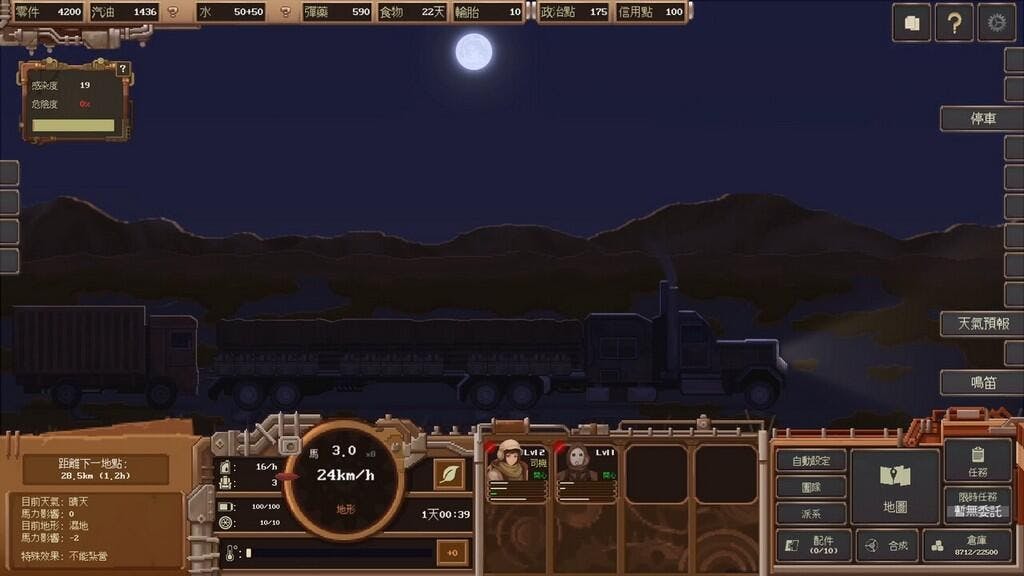This screenshot has height=576, width=1024.
Task: Open the 任務 quest list
Action: (x=977, y=461)
